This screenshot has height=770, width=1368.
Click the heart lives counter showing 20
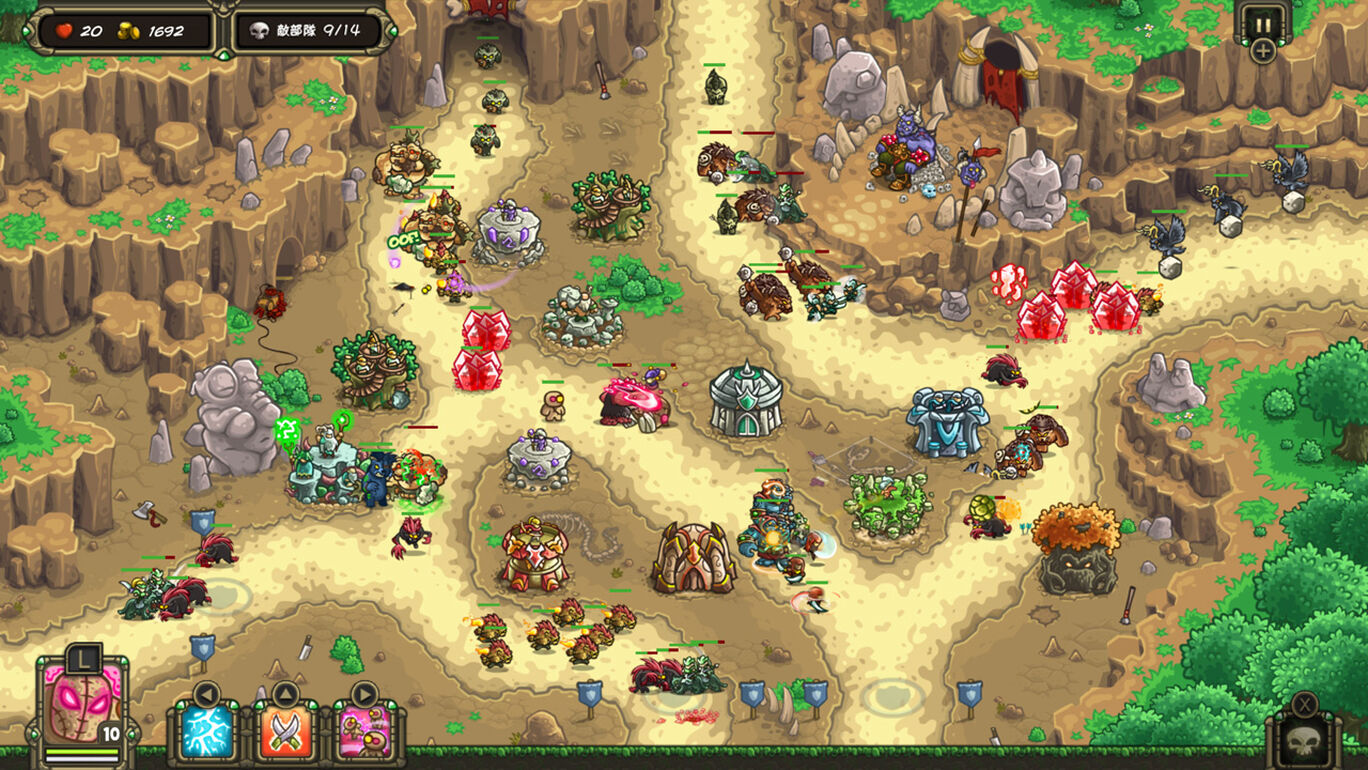click(x=76, y=29)
